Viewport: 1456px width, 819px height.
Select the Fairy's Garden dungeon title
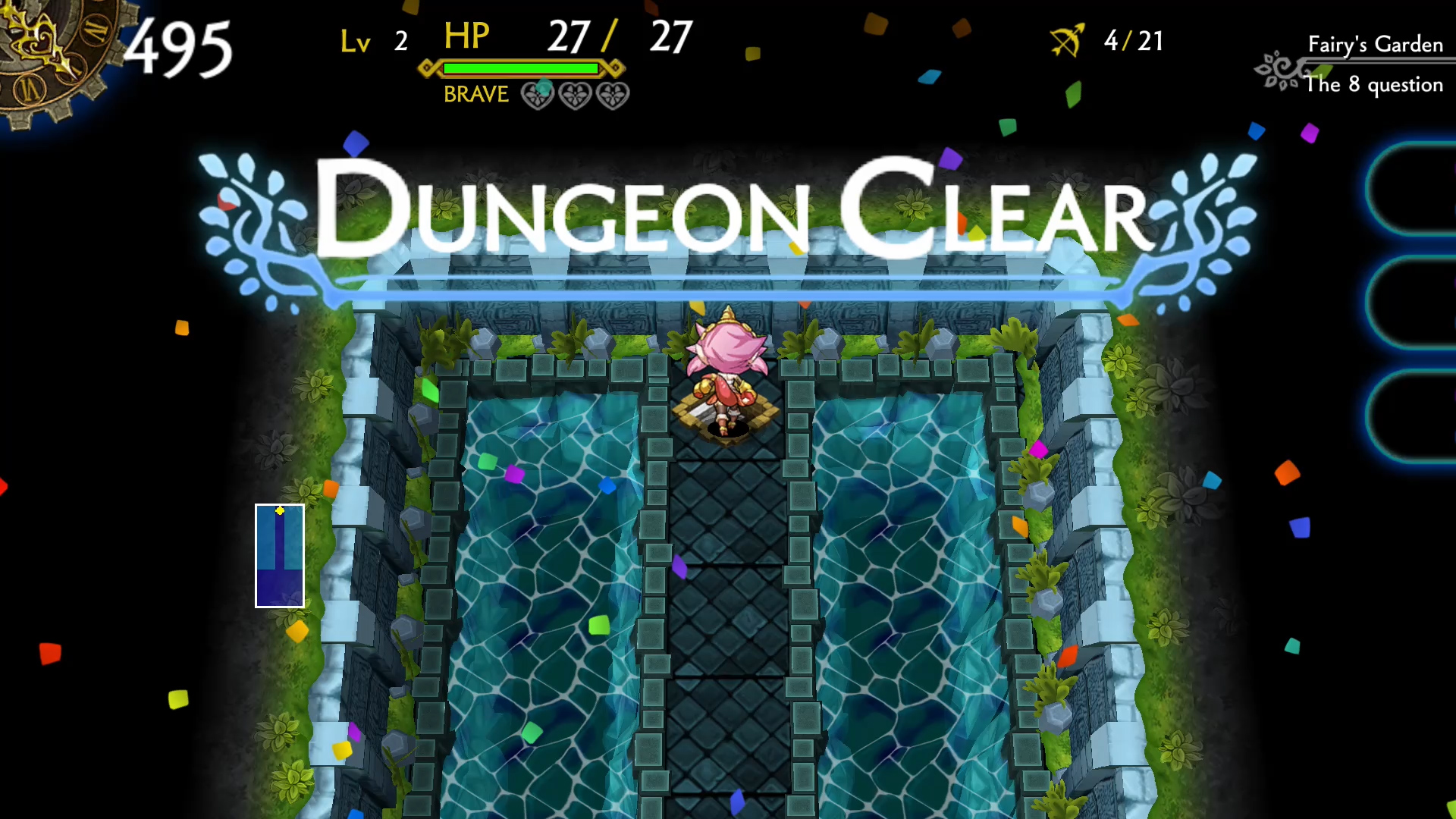click(x=1374, y=44)
